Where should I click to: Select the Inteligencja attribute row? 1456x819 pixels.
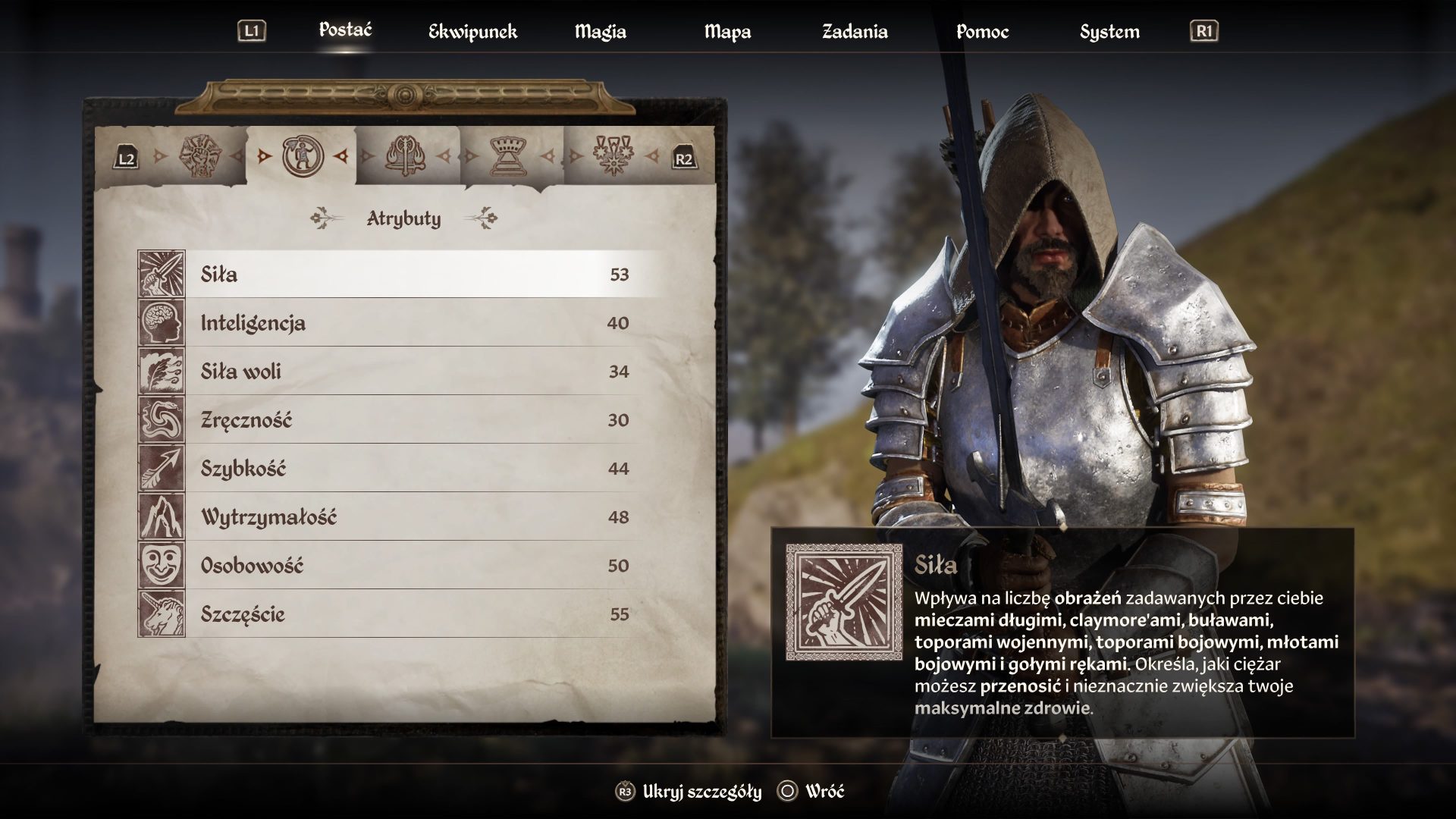[409, 323]
